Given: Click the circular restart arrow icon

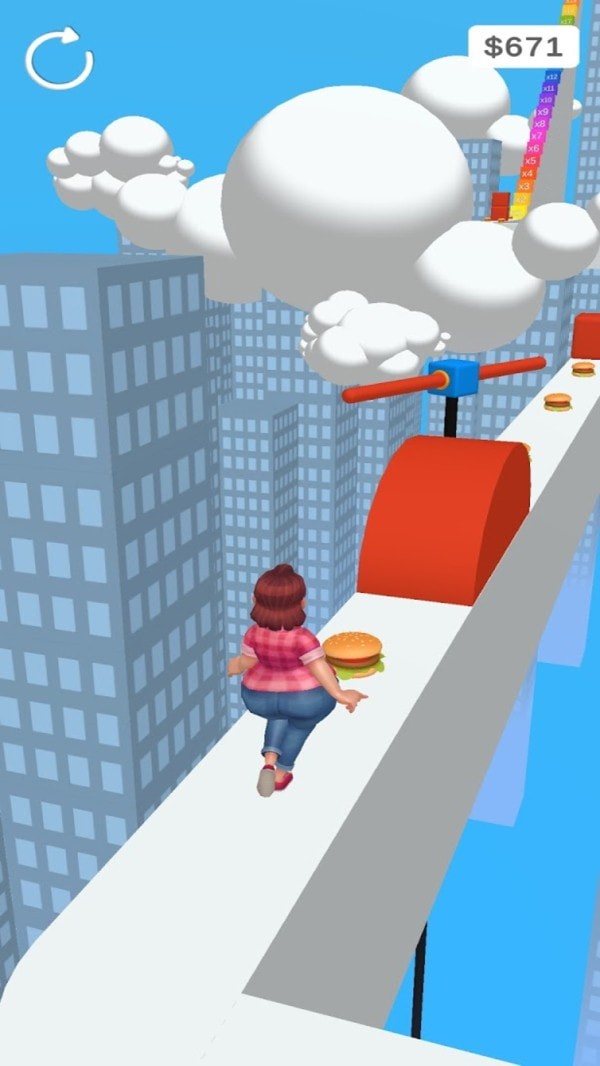Looking at the screenshot, I should 59,59.
